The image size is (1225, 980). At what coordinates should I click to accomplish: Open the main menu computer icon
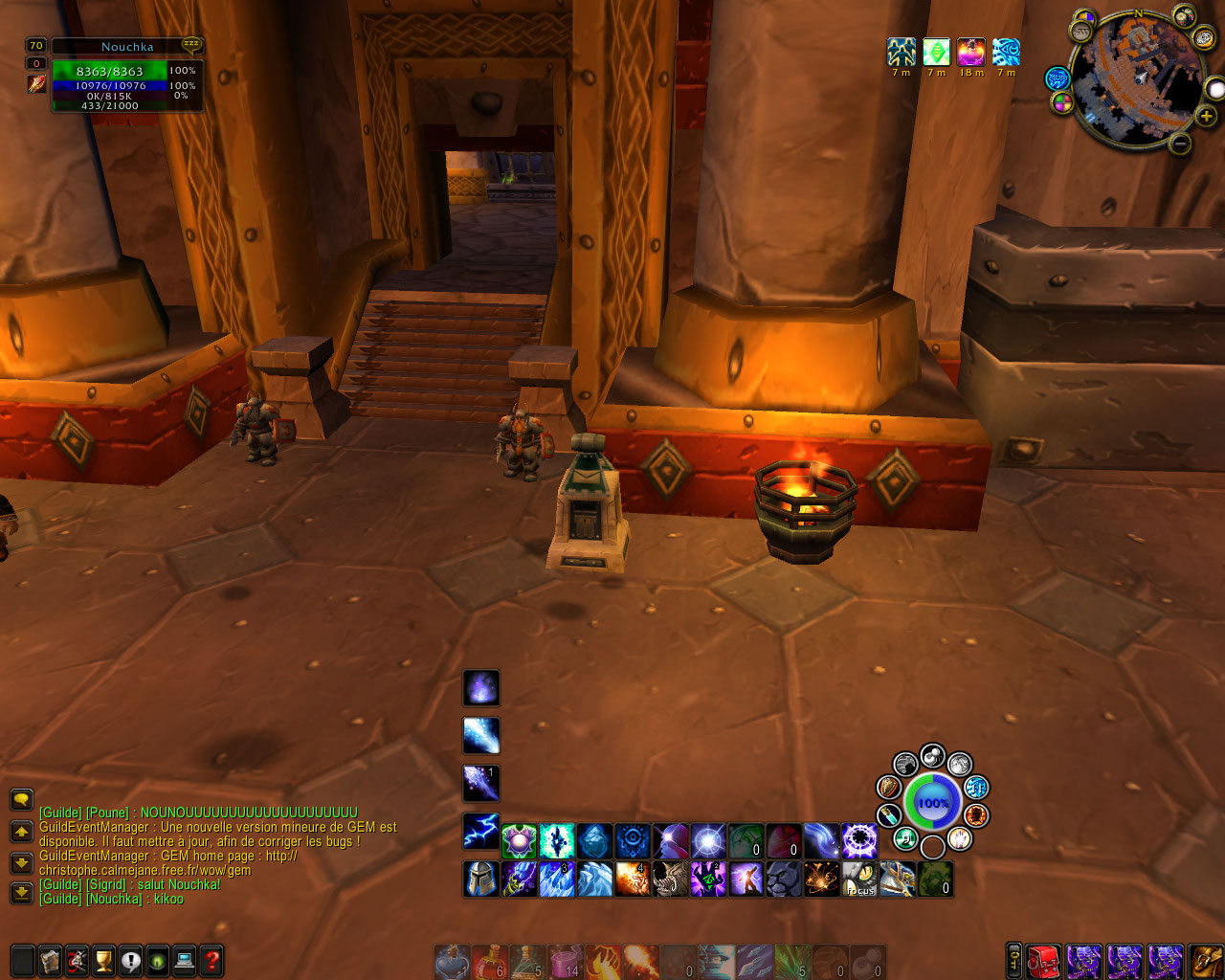(185, 960)
